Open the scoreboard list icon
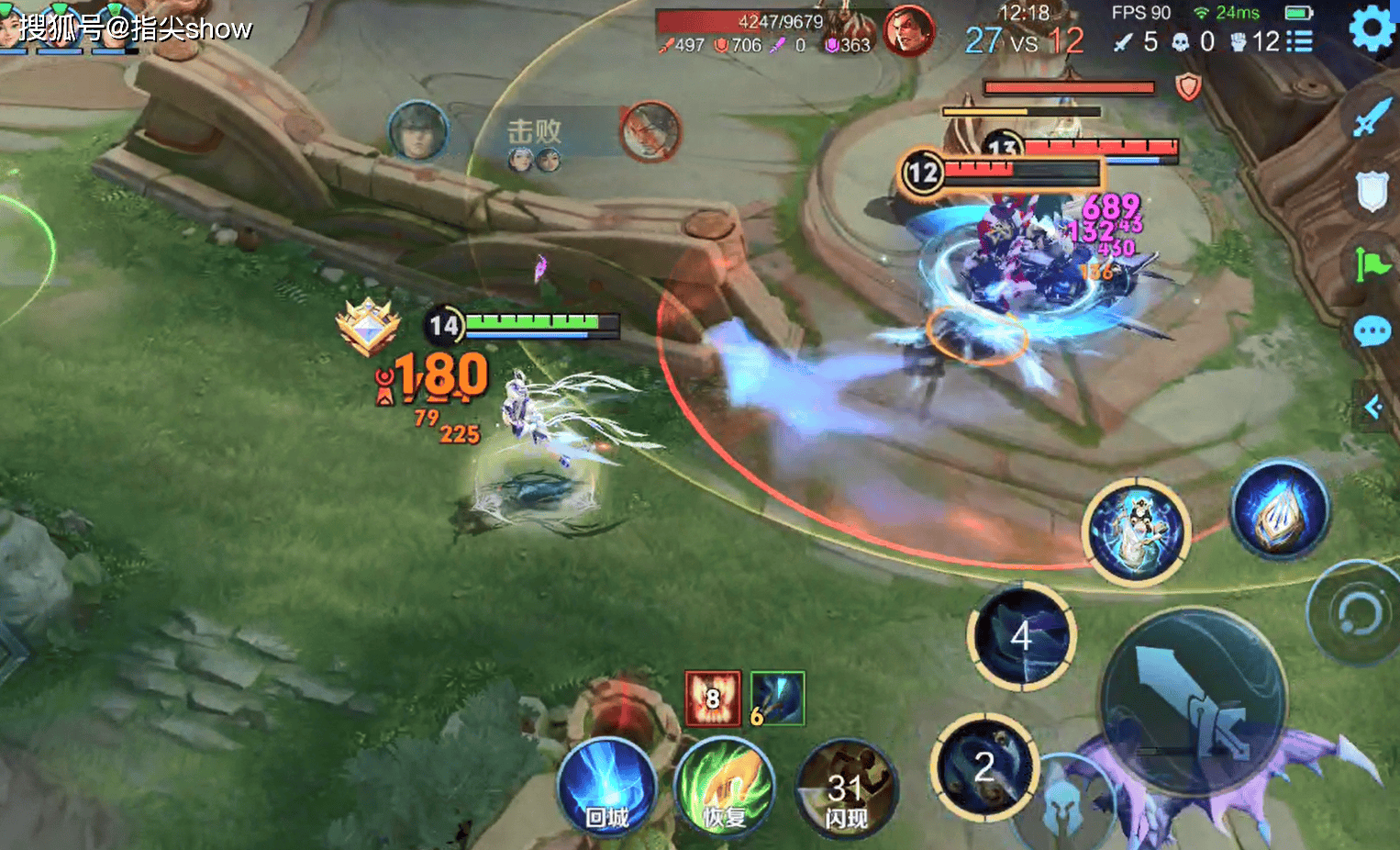This screenshot has height=850, width=1400. pos(1299,41)
